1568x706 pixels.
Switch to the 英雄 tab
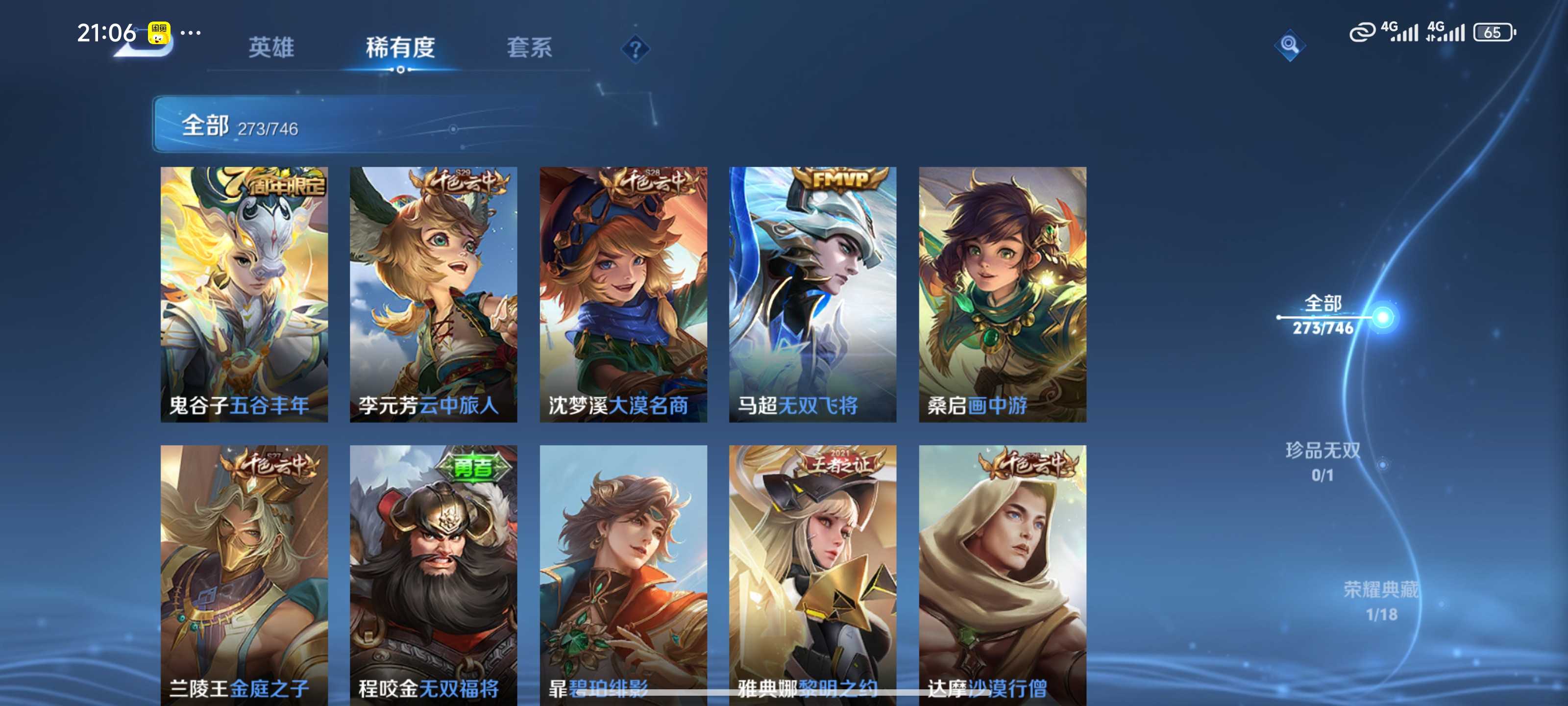(270, 49)
